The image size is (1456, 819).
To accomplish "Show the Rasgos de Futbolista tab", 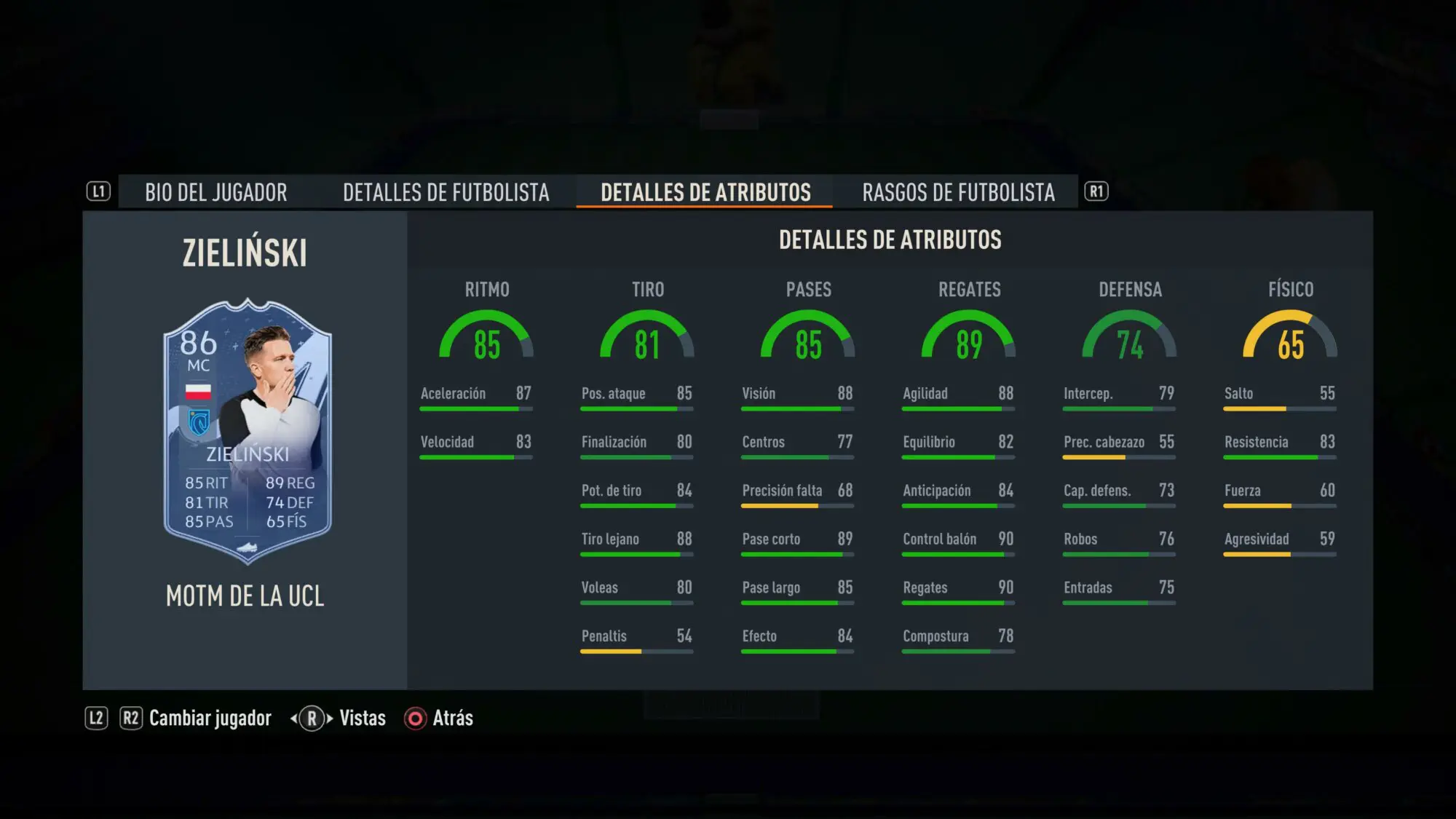I will click(958, 192).
